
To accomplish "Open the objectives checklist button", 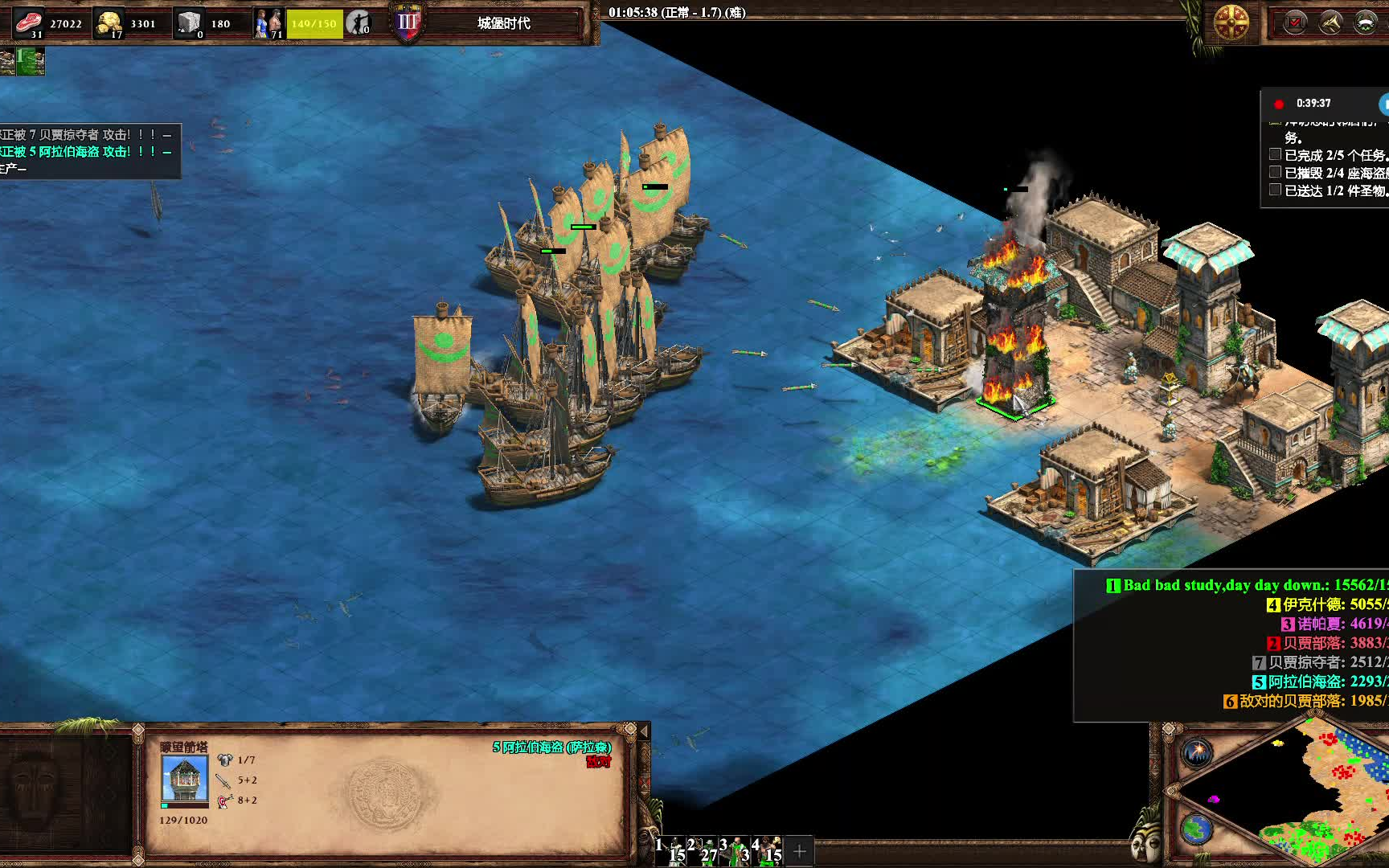I will pos(1295,23).
